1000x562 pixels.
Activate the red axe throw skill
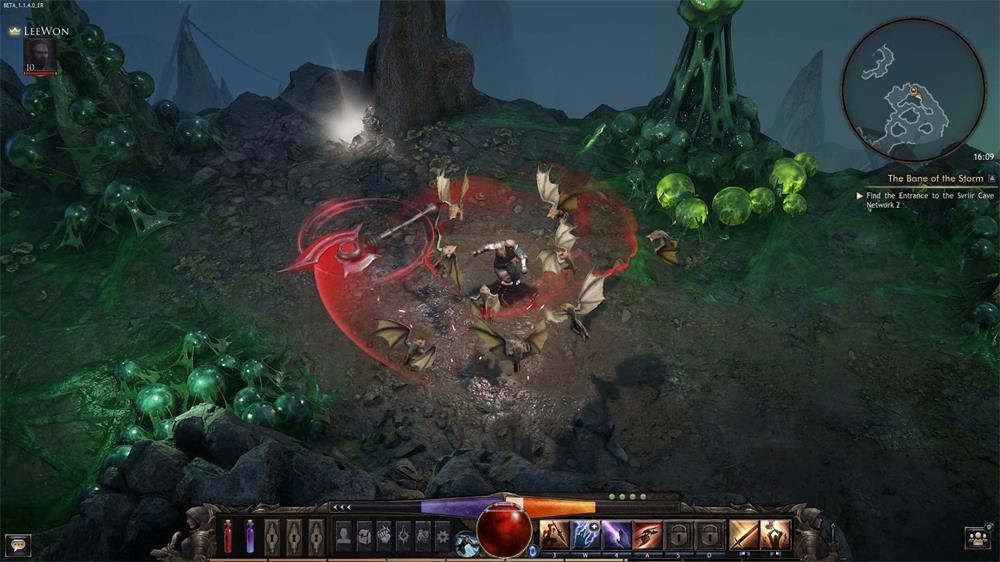tap(647, 535)
